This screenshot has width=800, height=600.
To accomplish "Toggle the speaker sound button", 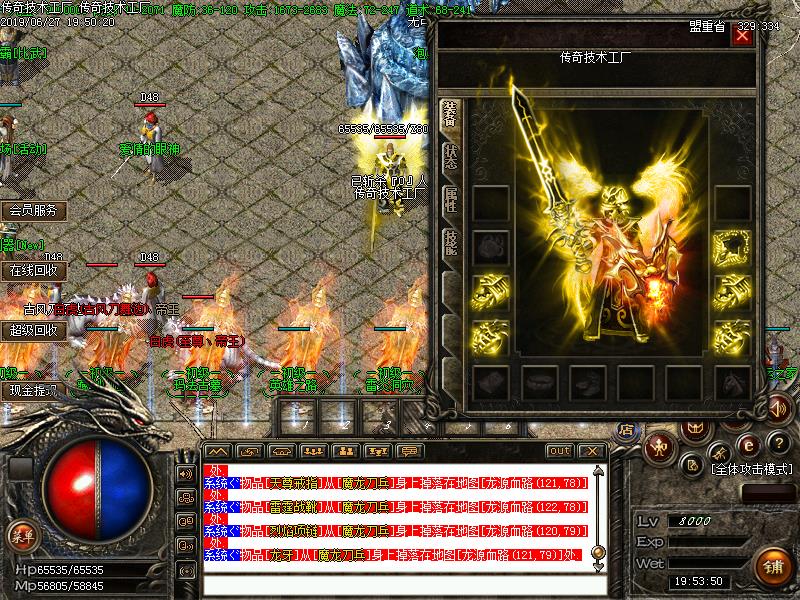I will click(x=777, y=408).
